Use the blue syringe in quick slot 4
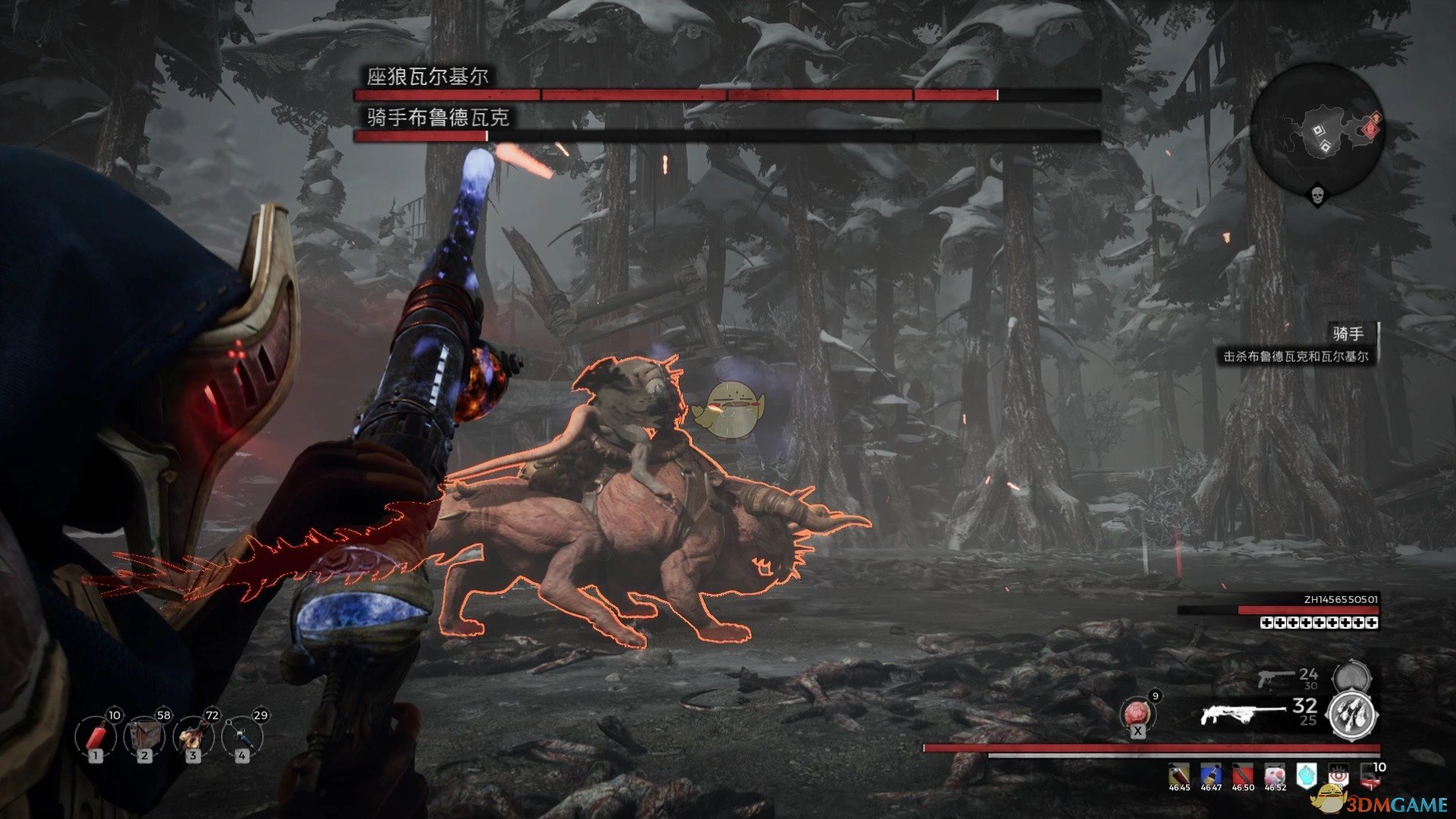The image size is (1456, 819). pos(241,736)
